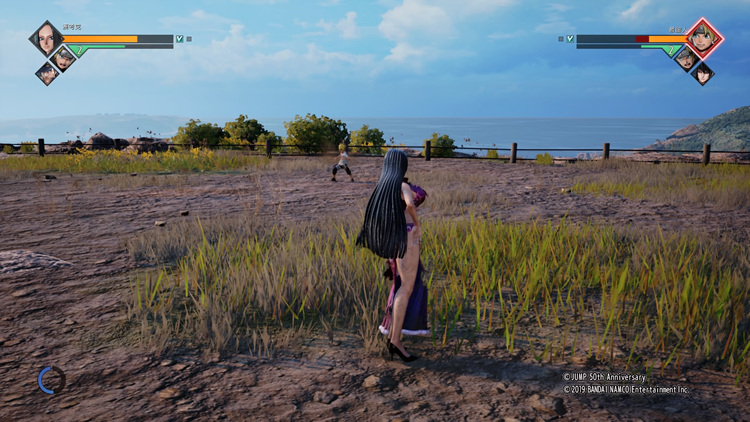Click Boruto's red-framed opponent portrait
The width and height of the screenshot is (750, 422).
(704, 38)
